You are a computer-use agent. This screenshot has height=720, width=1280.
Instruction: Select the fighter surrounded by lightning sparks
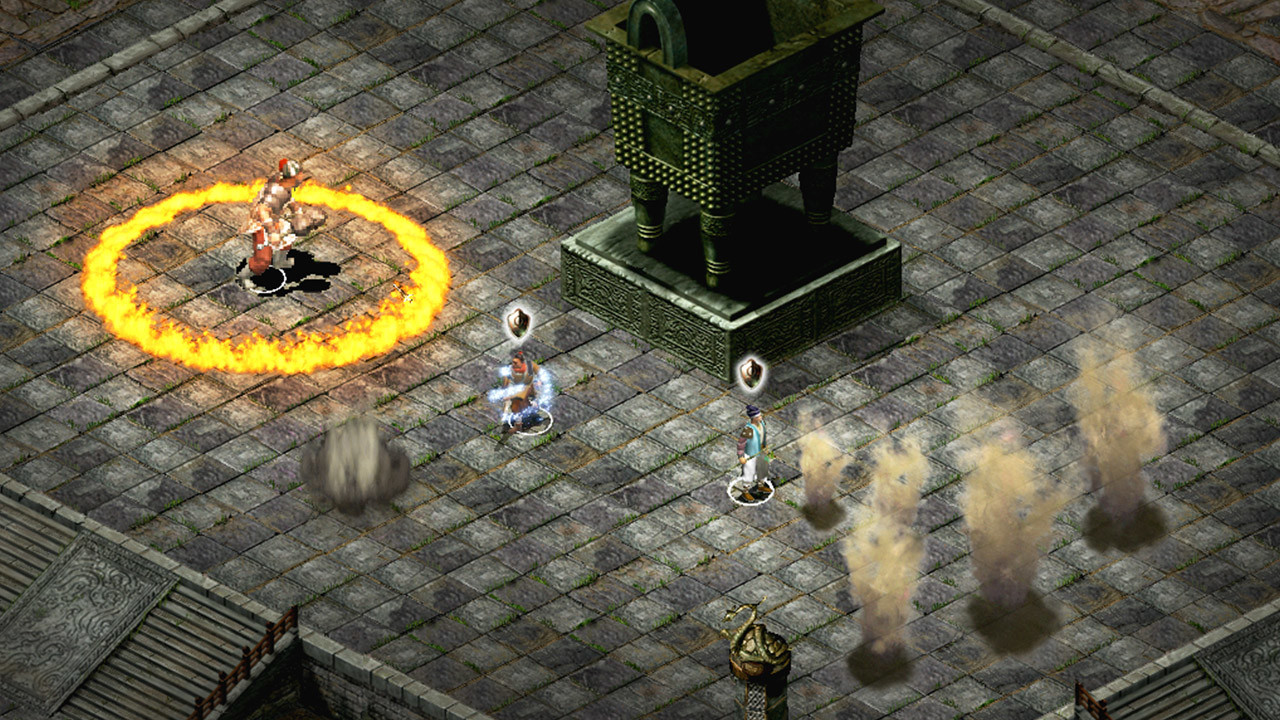[x=521, y=392]
